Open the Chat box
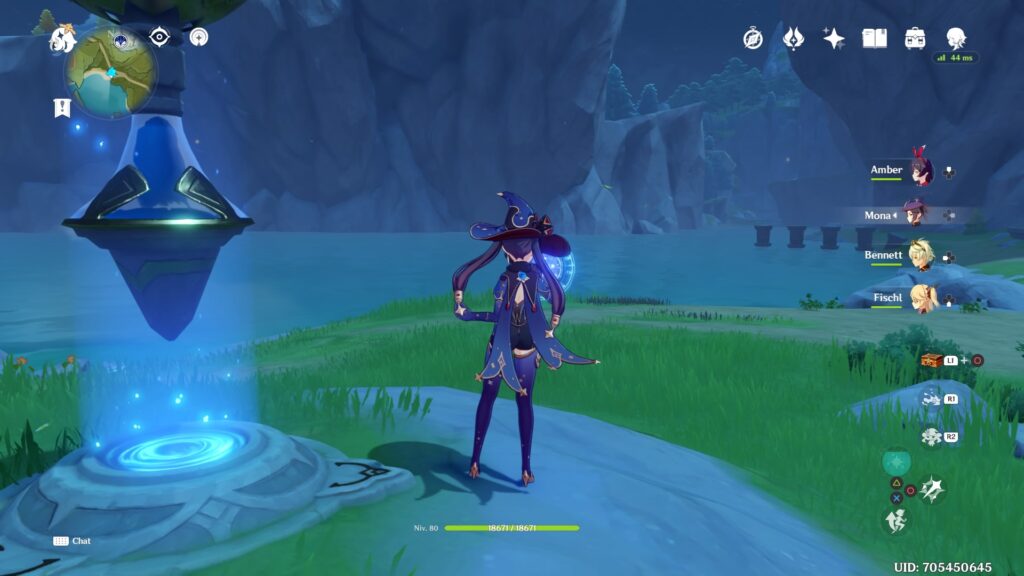1024x576 pixels. [72, 541]
